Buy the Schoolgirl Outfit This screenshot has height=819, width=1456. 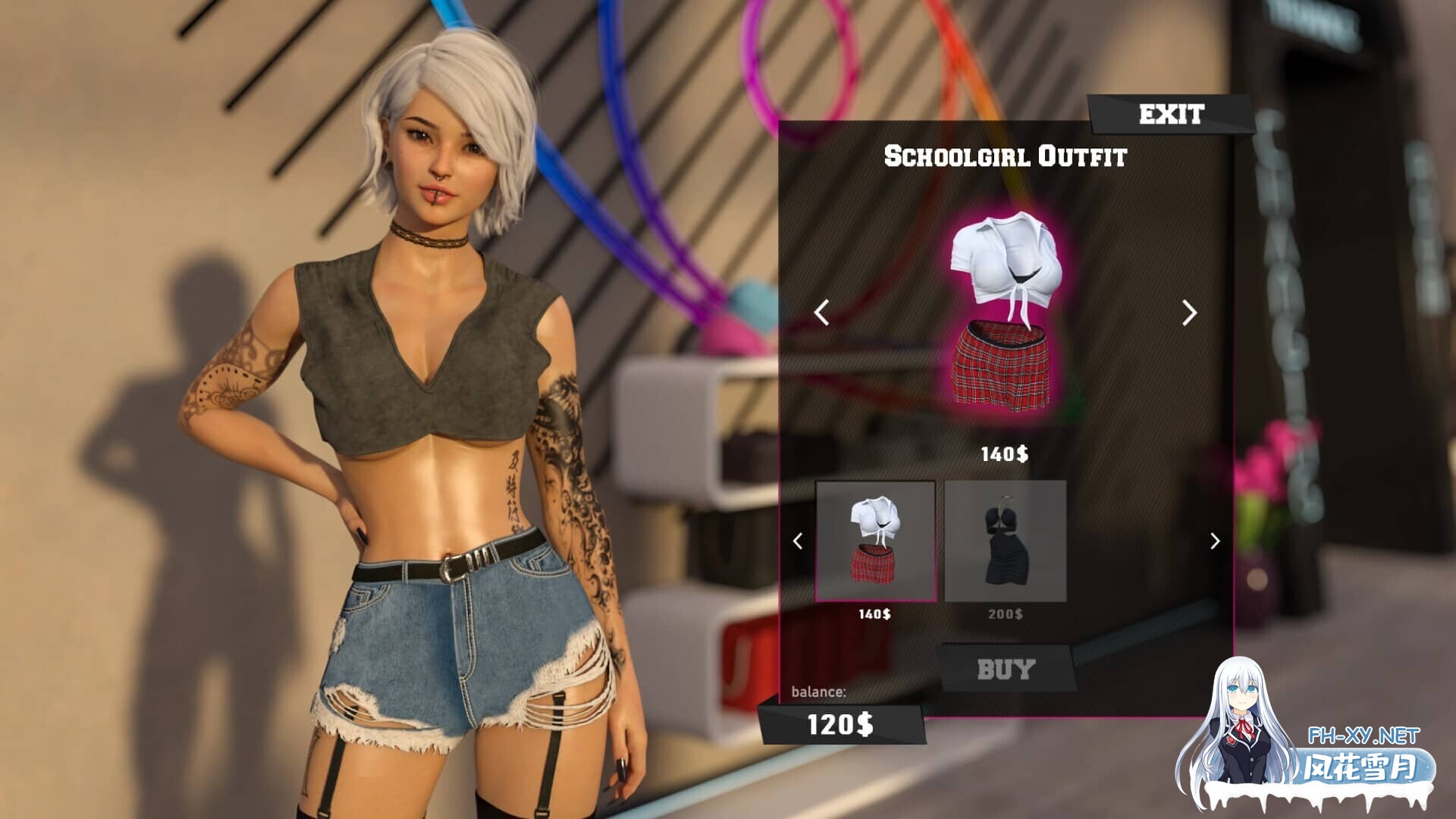[1006, 669]
